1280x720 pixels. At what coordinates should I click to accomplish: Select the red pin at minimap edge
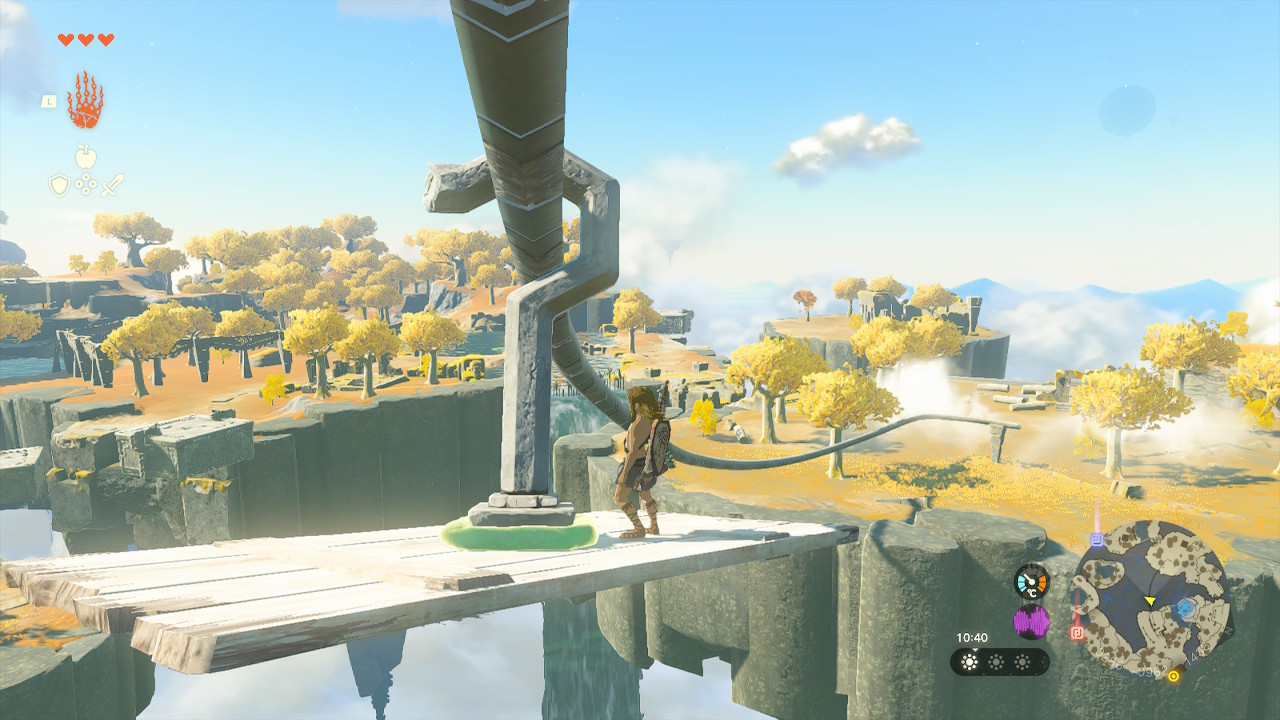coord(1077,633)
